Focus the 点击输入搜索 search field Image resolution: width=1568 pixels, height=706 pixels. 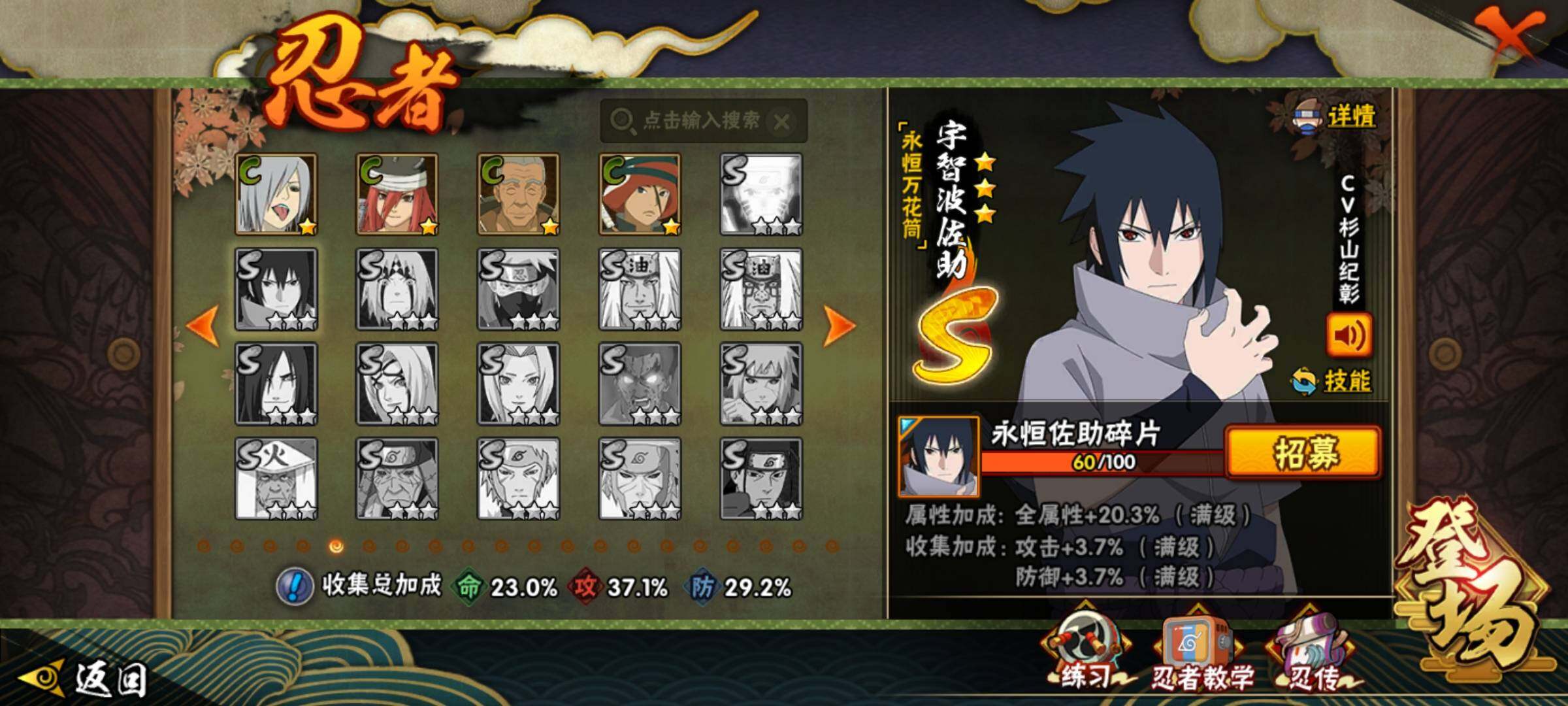click(x=693, y=121)
